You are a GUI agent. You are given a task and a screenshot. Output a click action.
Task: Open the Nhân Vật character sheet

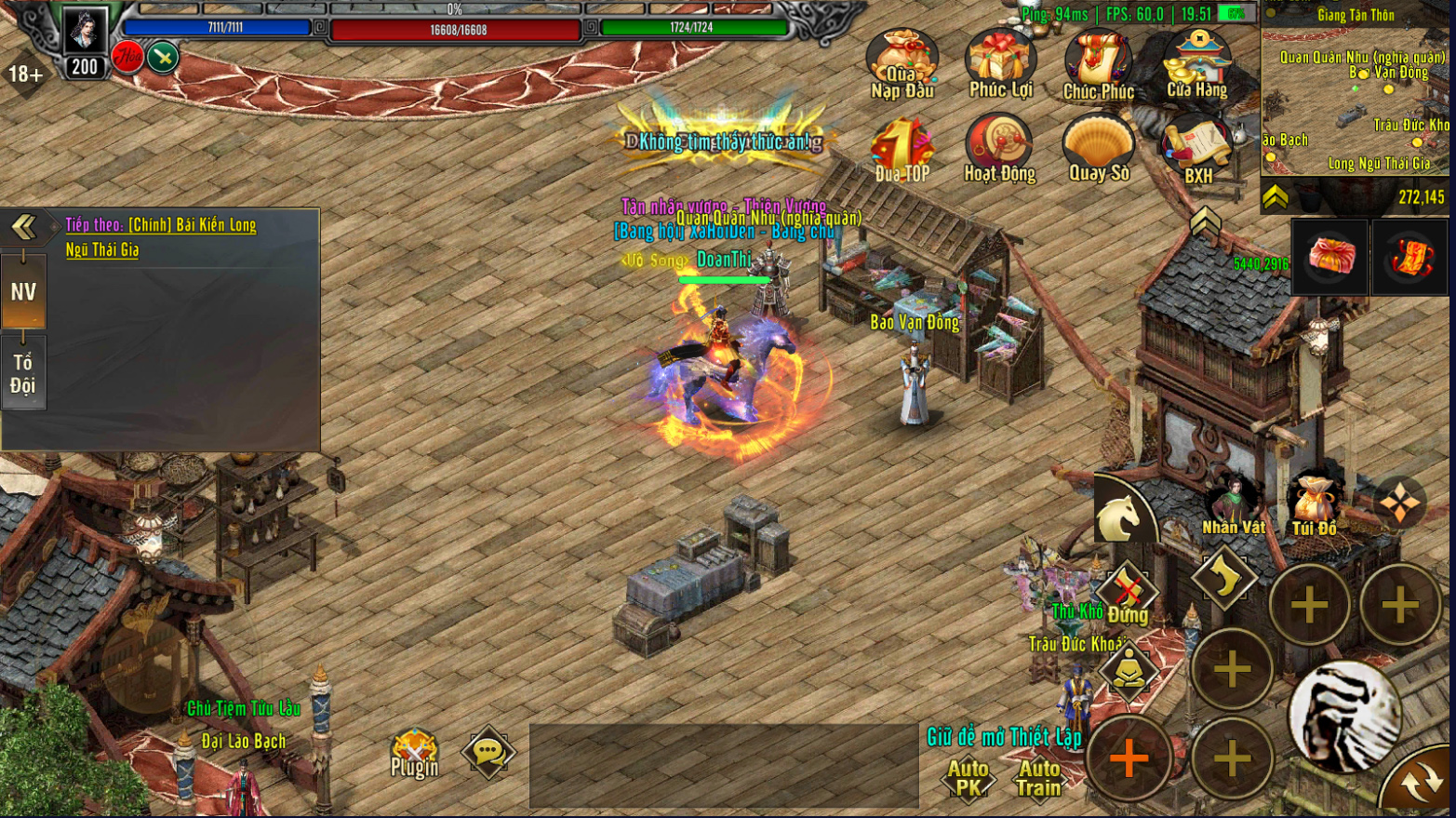pos(1233,505)
